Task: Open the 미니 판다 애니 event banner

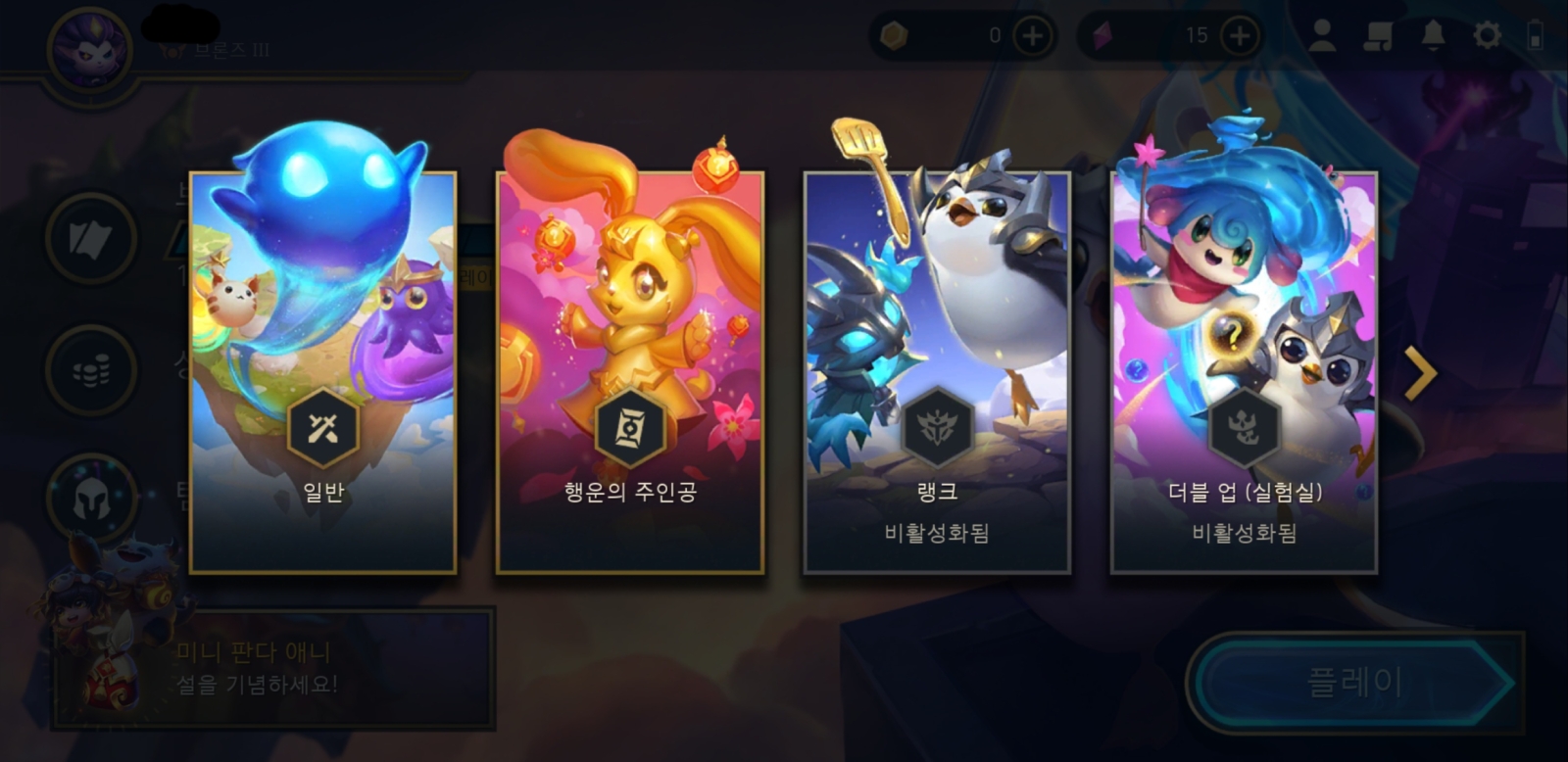Action: 274,668
